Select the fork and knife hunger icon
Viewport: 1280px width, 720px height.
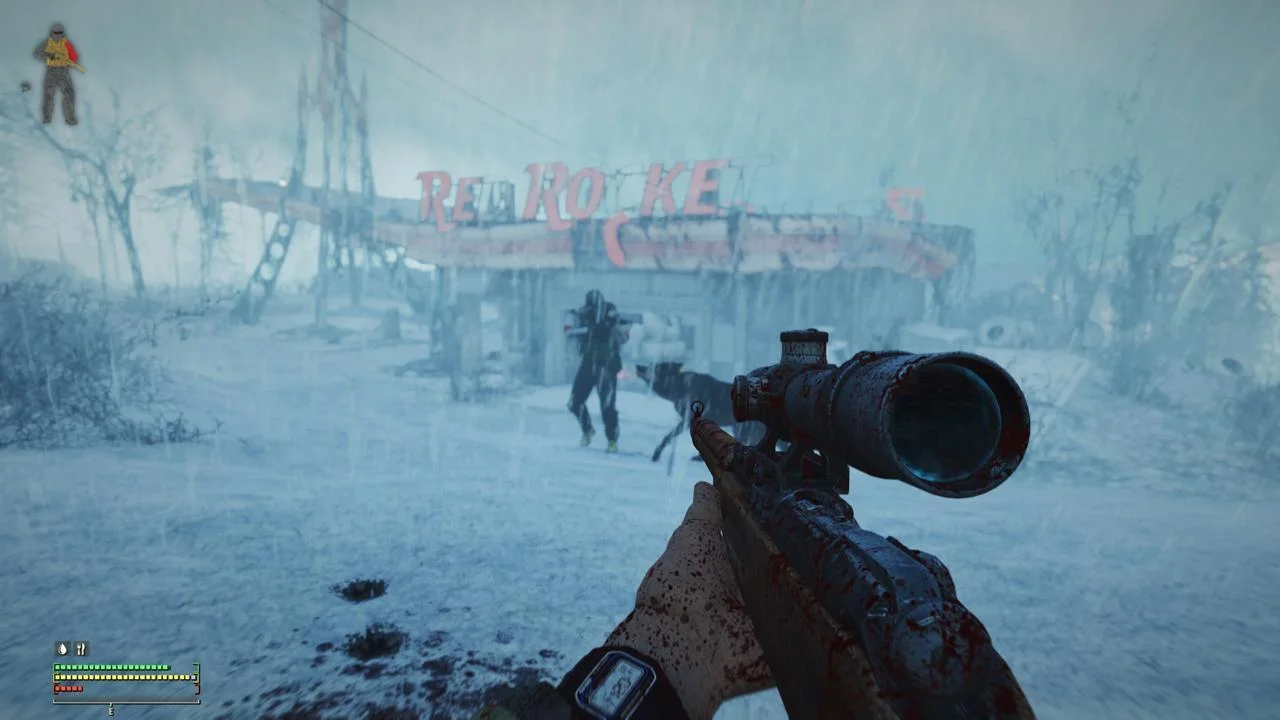pyautogui.click(x=81, y=648)
